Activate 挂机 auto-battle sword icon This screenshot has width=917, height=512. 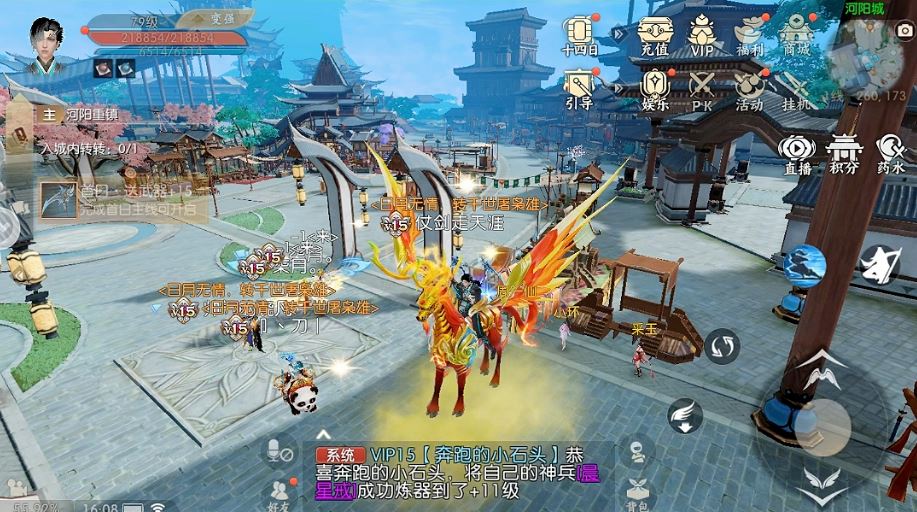796,90
